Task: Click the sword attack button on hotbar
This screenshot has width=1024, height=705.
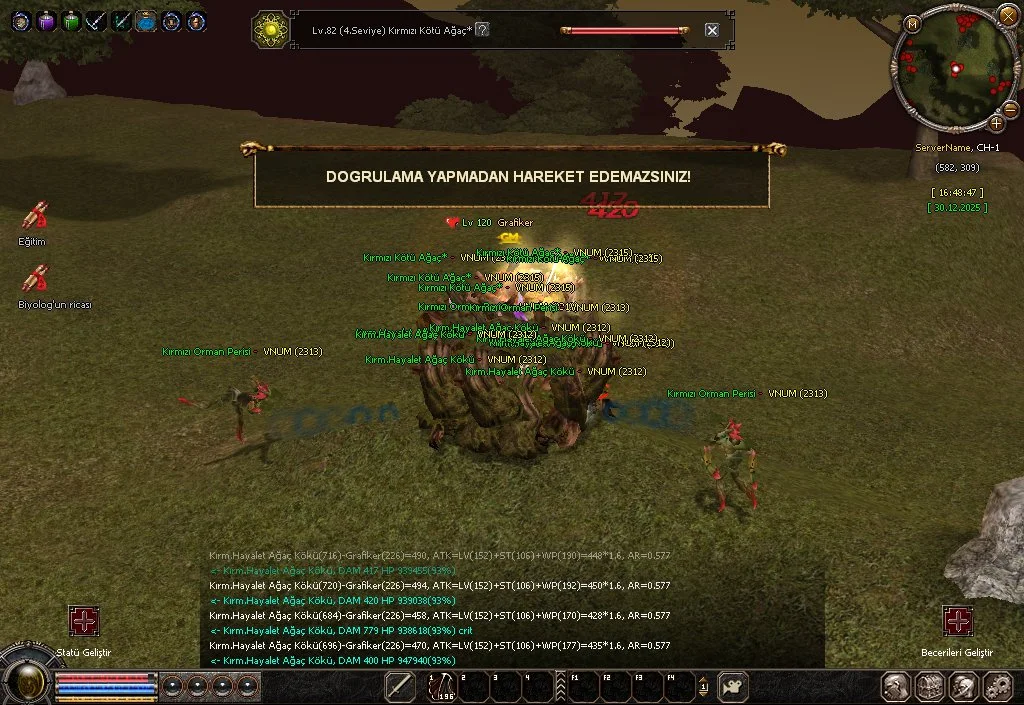Action: tap(400, 686)
